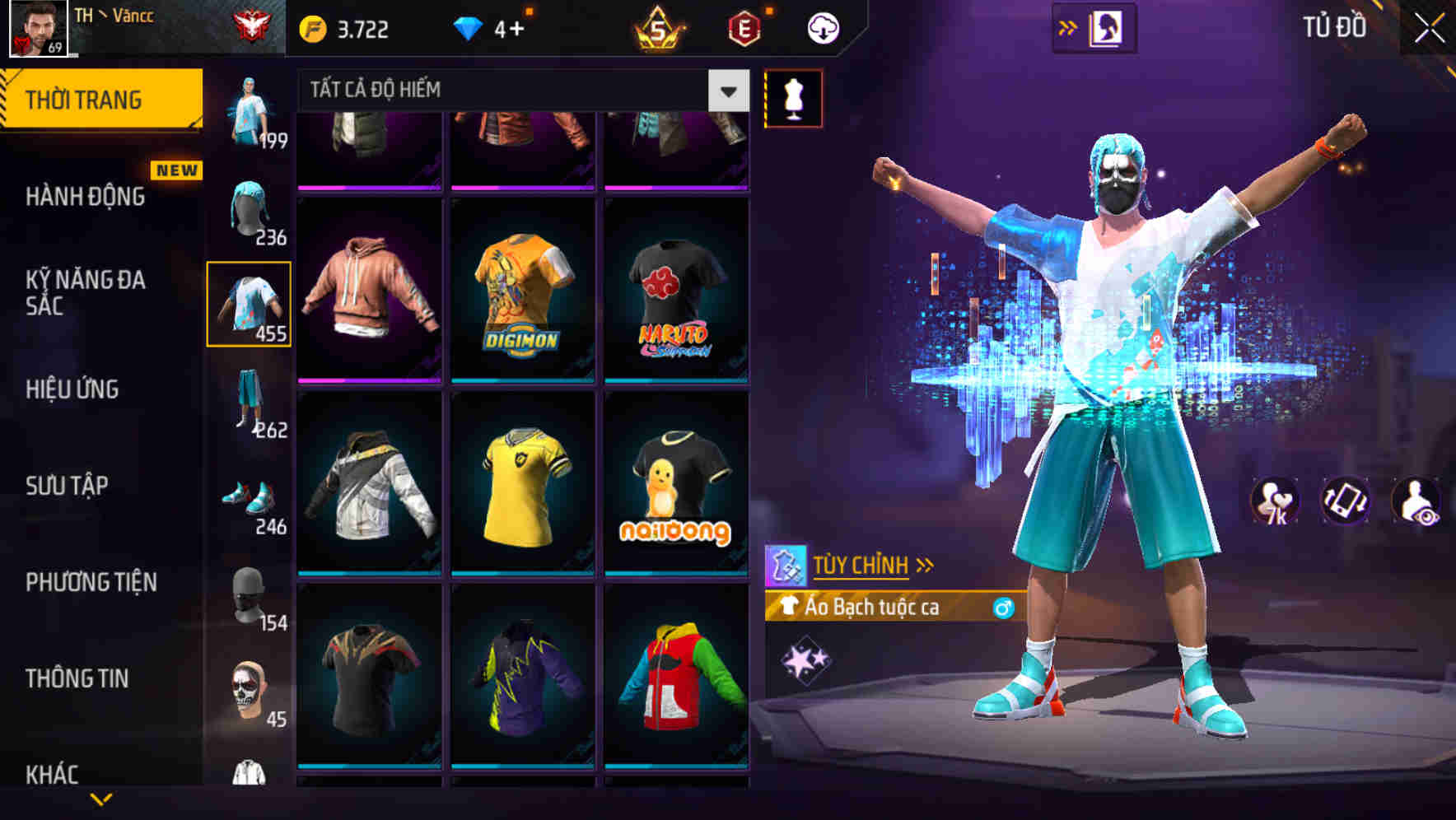Switch to the HÀNH ĐỘNG tab

click(85, 197)
